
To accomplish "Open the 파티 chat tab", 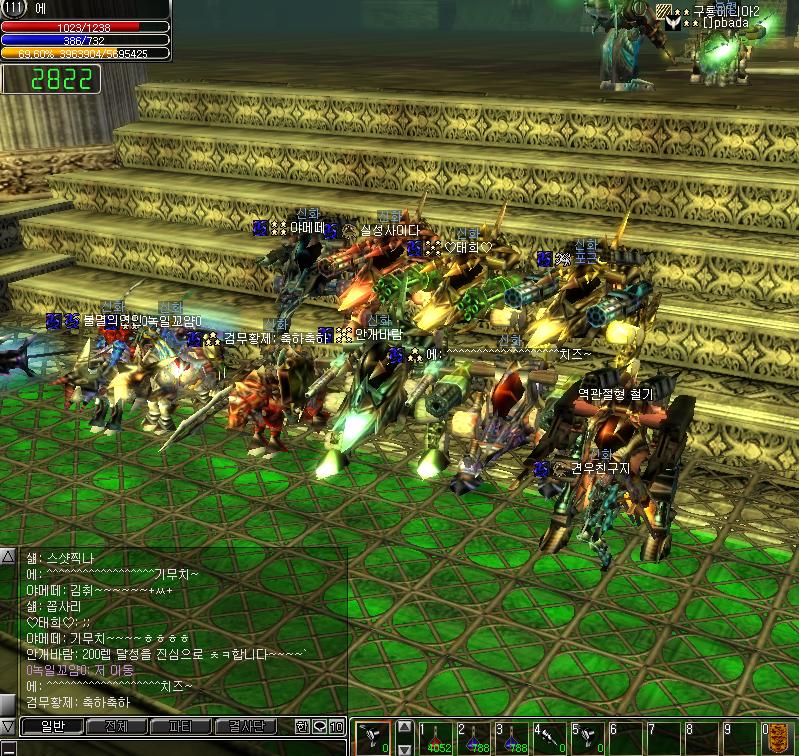I will click(x=180, y=727).
